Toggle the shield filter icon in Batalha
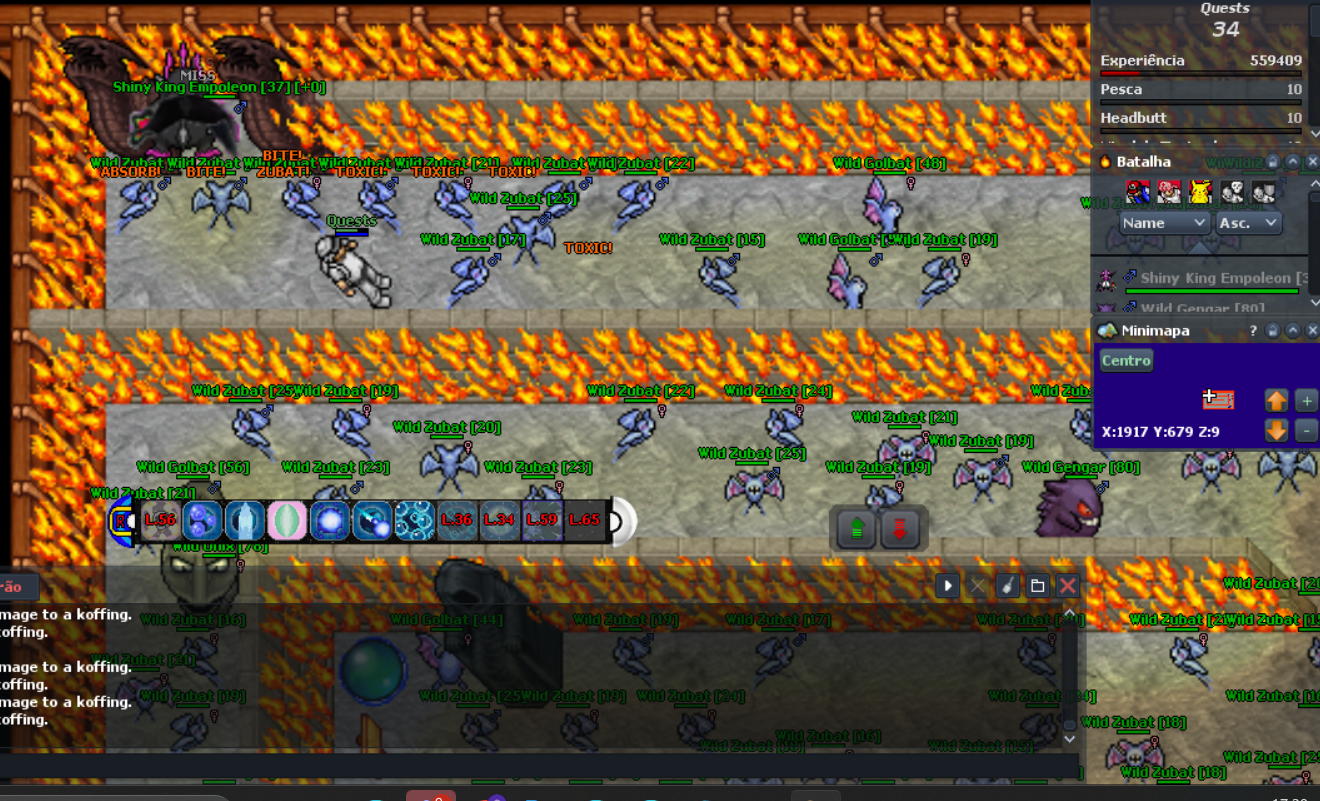This screenshot has height=801, width=1320. coord(1263,190)
